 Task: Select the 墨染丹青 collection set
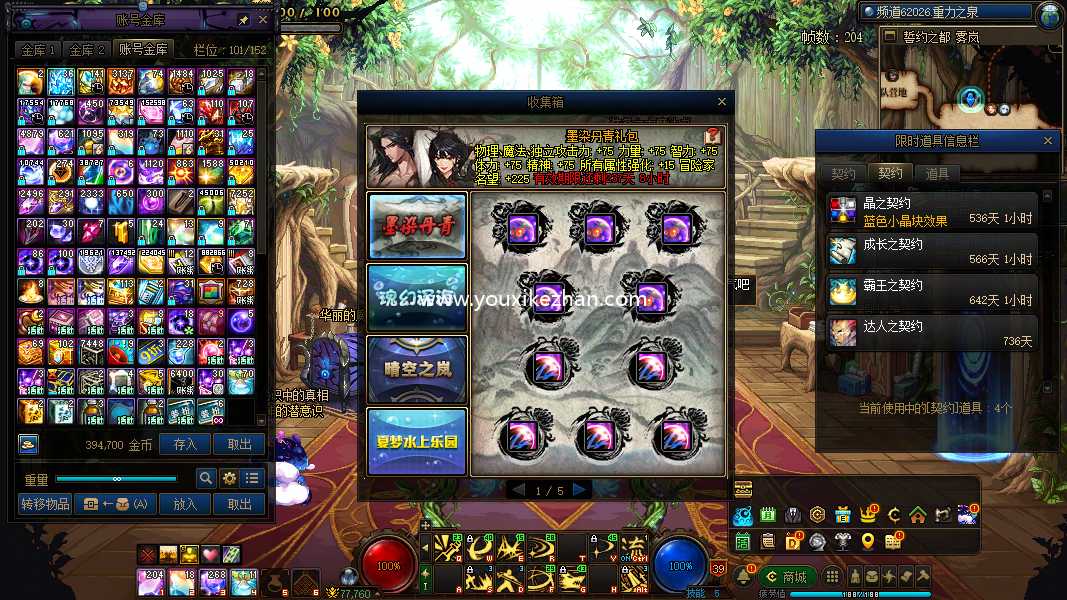tap(417, 225)
